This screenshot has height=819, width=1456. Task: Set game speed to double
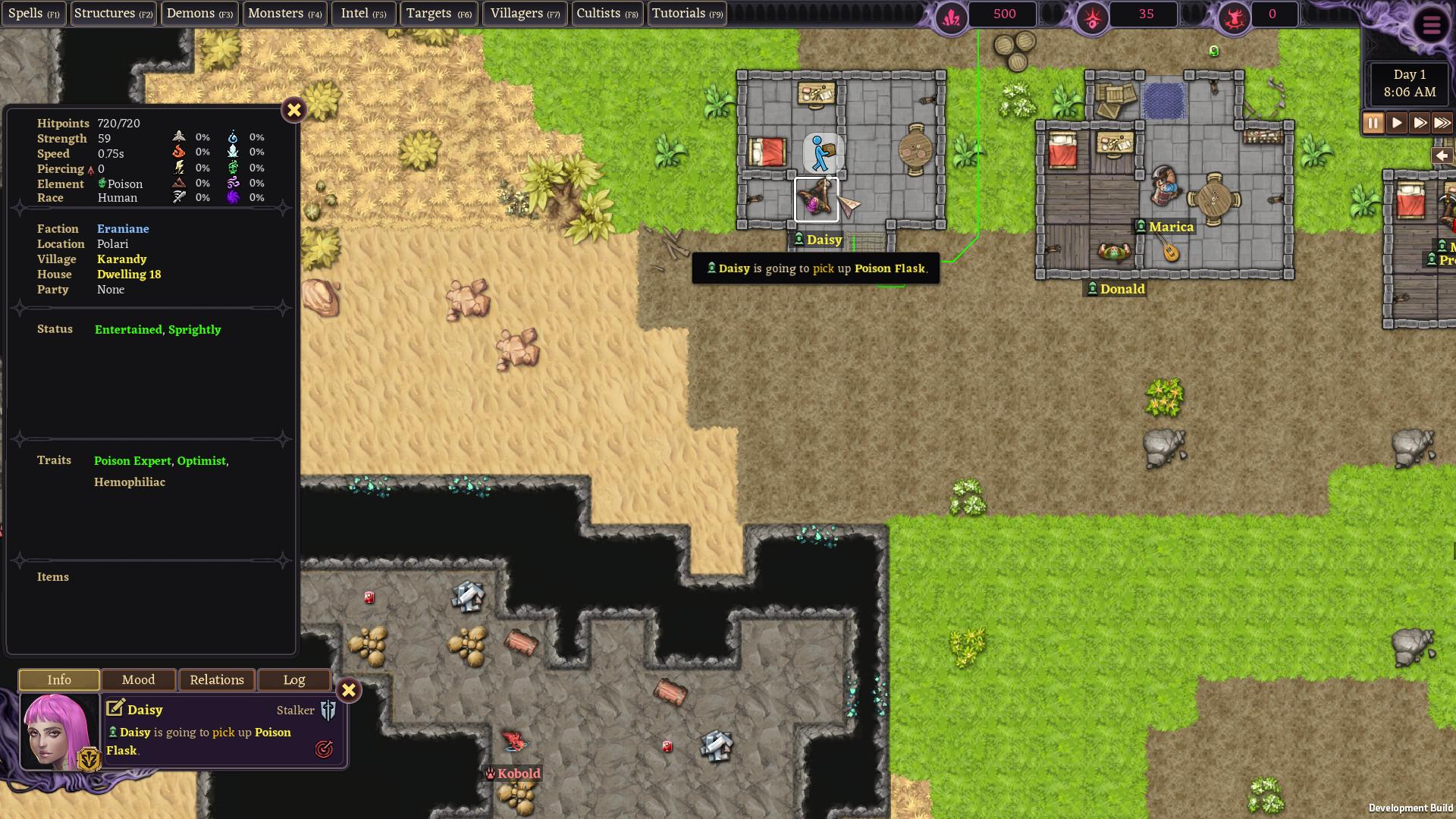tap(1420, 122)
